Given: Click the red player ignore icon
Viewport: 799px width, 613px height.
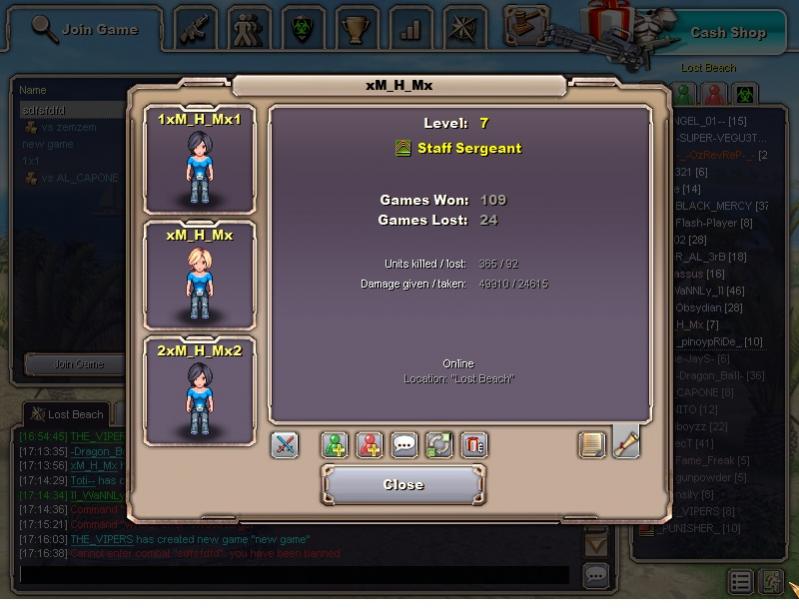Looking at the screenshot, I should [370, 445].
